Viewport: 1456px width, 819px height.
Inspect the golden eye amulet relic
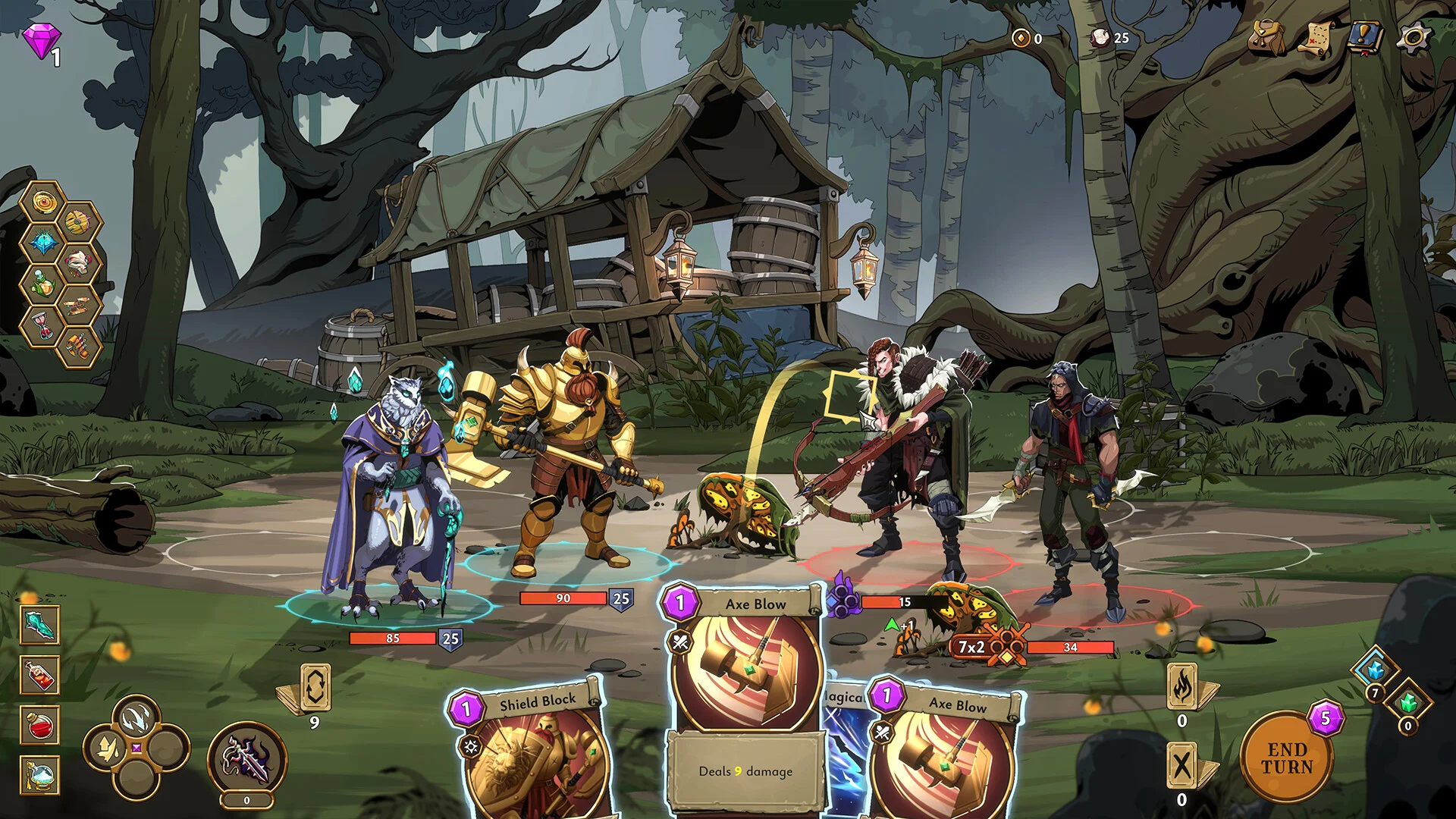[x=43, y=202]
